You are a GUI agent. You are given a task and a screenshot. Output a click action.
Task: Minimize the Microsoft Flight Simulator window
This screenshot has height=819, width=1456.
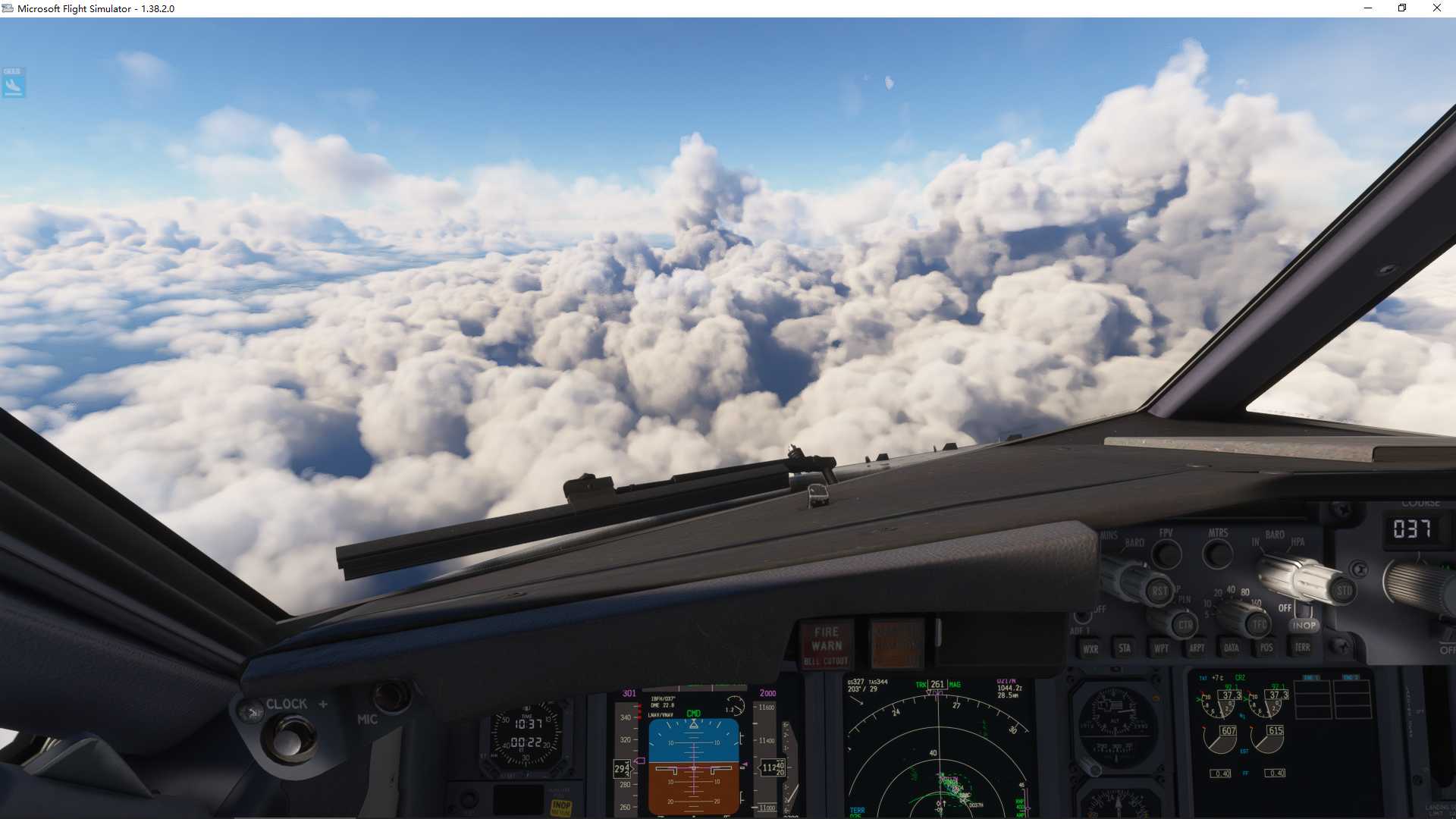[1368, 8]
